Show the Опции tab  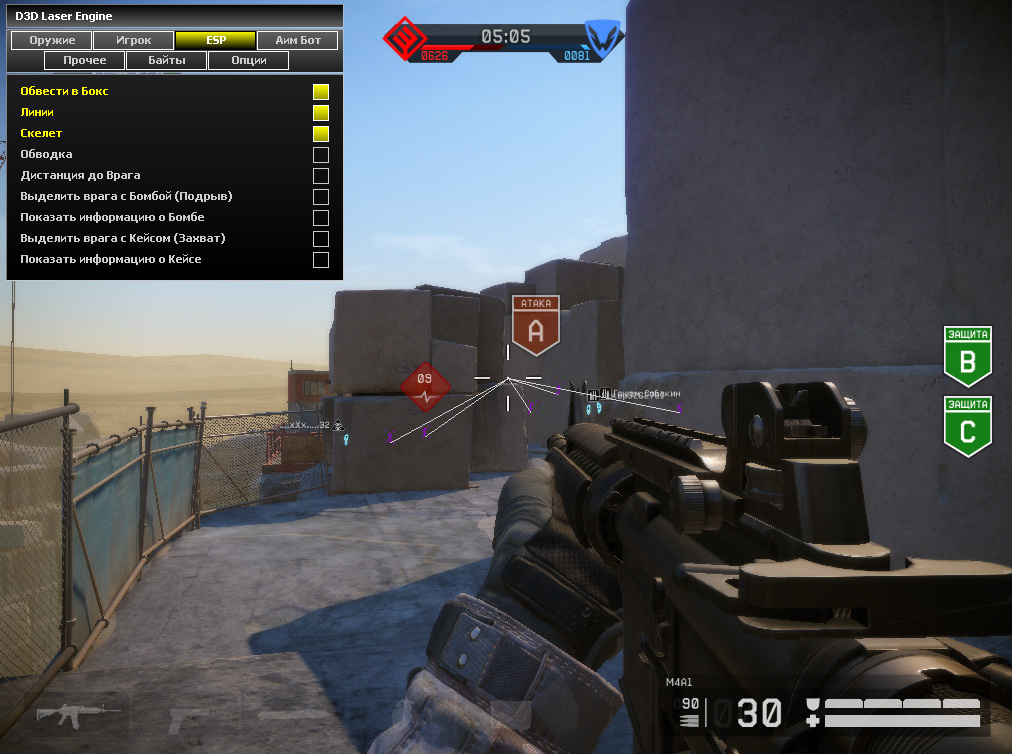(x=248, y=61)
